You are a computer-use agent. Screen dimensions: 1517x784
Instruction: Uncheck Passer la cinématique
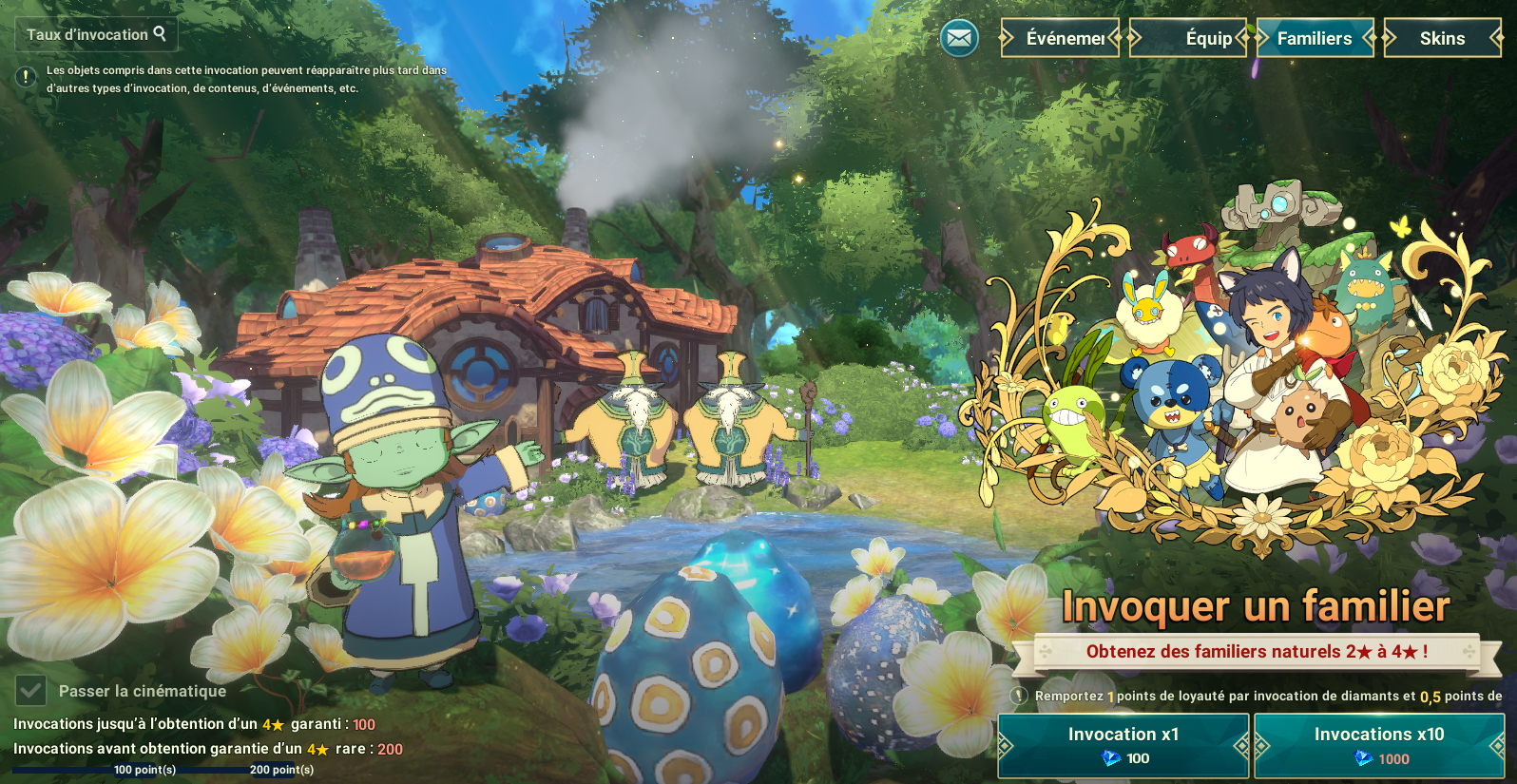click(31, 690)
